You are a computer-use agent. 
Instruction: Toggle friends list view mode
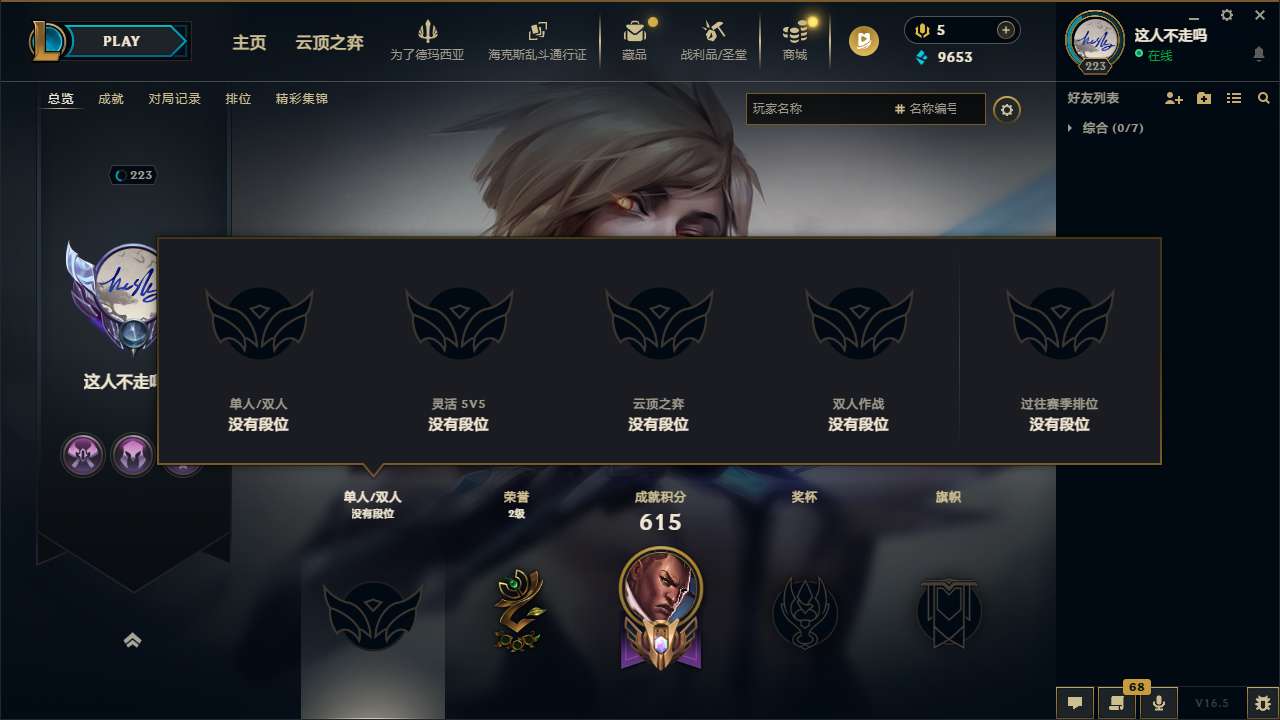click(x=1233, y=98)
